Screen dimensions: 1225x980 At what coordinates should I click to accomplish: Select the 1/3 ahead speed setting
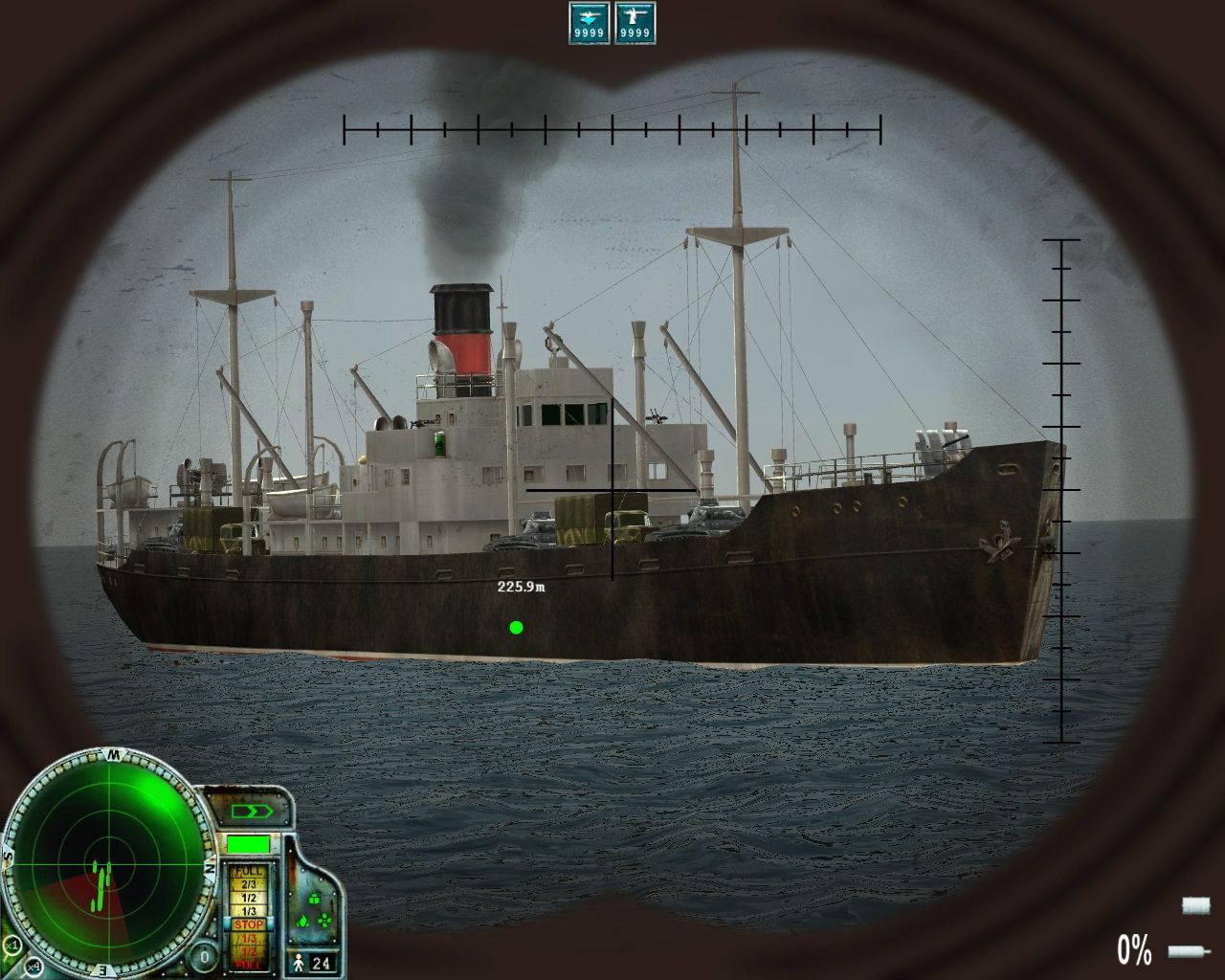coord(249,910)
